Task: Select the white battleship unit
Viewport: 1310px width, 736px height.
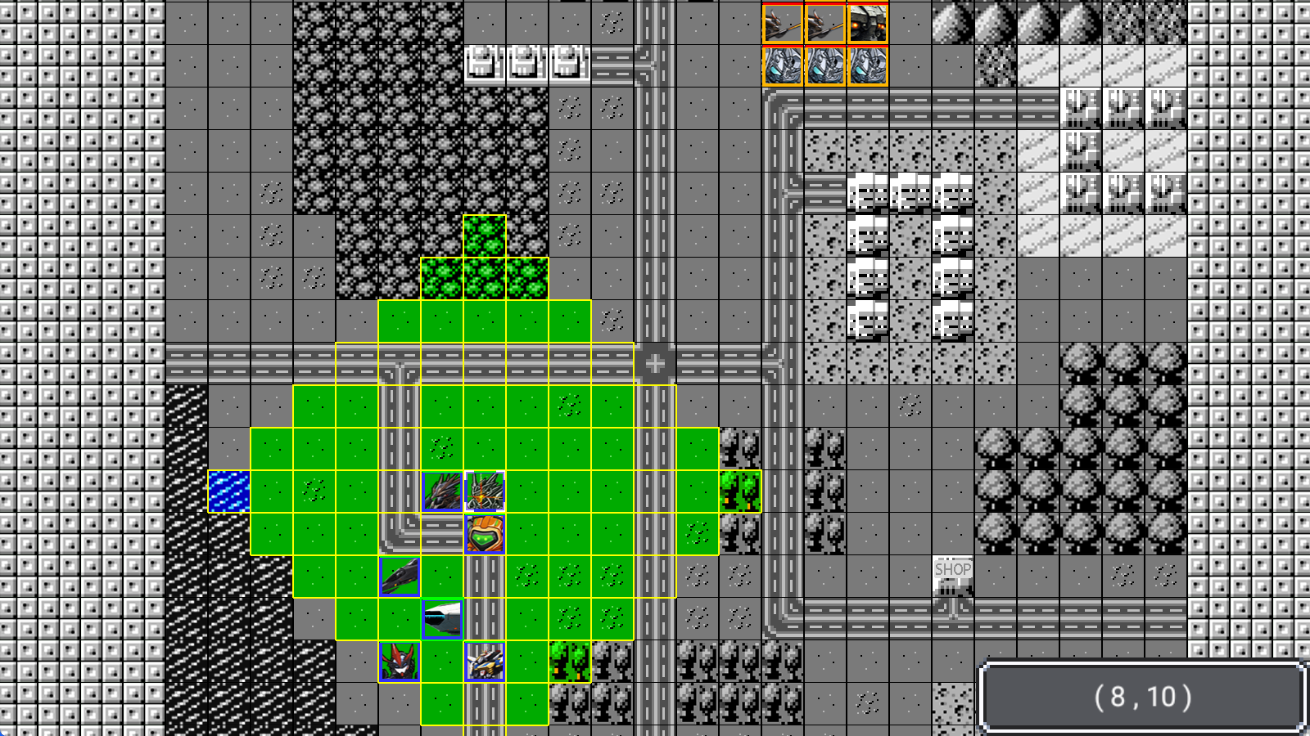Action: tap(442, 619)
